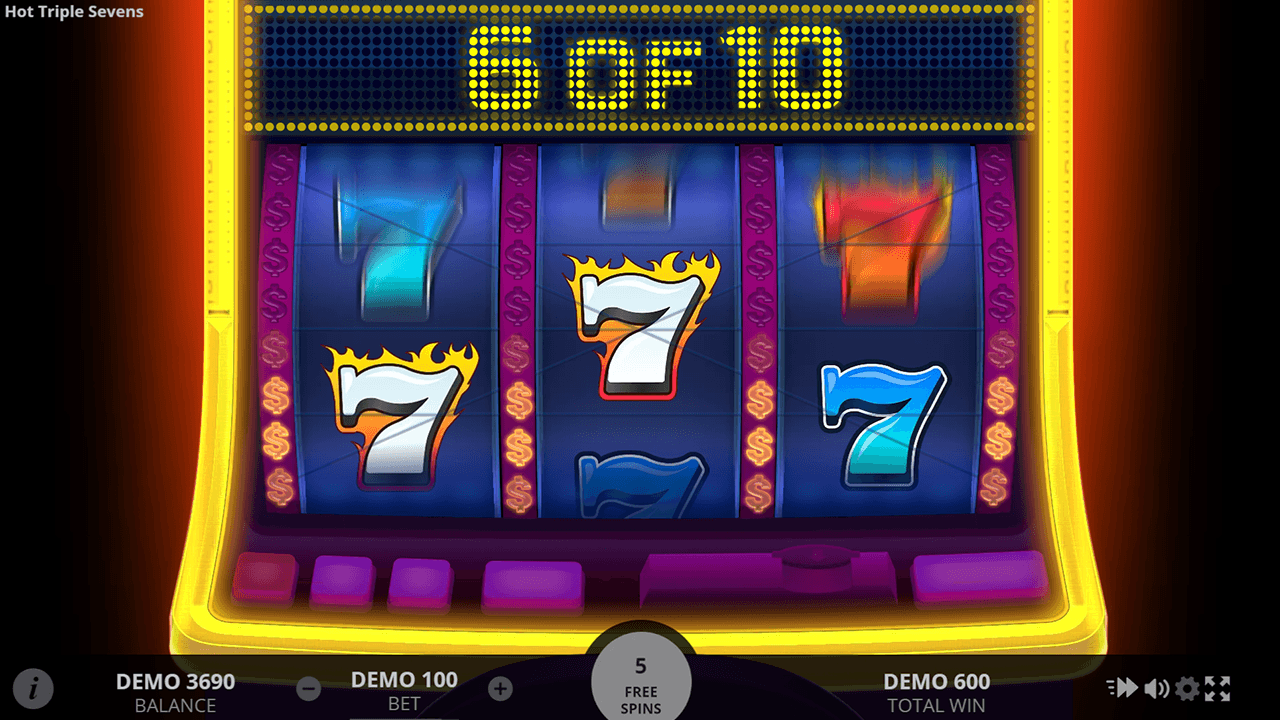Open the game info panel
The height and width of the screenshot is (720, 1280).
(34, 688)
